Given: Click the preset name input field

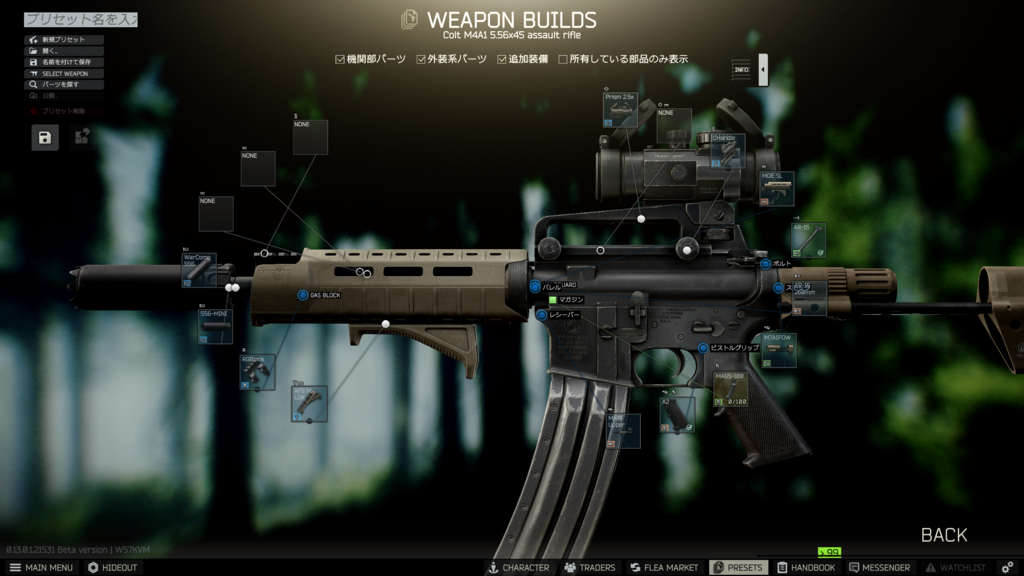Looking at the screenshot, I should coord(80,19).
